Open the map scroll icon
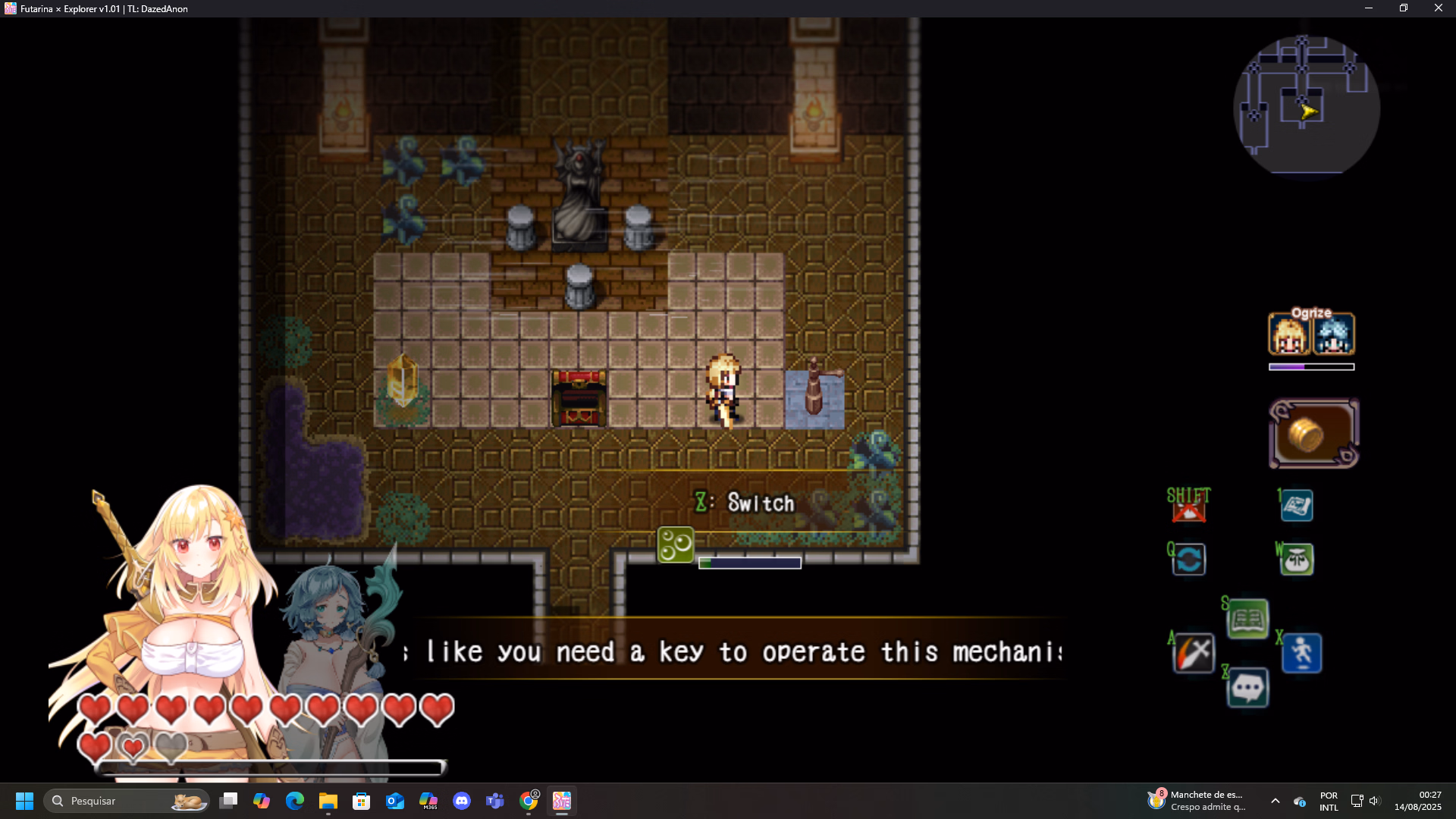This screenshot has width=1456, height=819. (1297, 506)
